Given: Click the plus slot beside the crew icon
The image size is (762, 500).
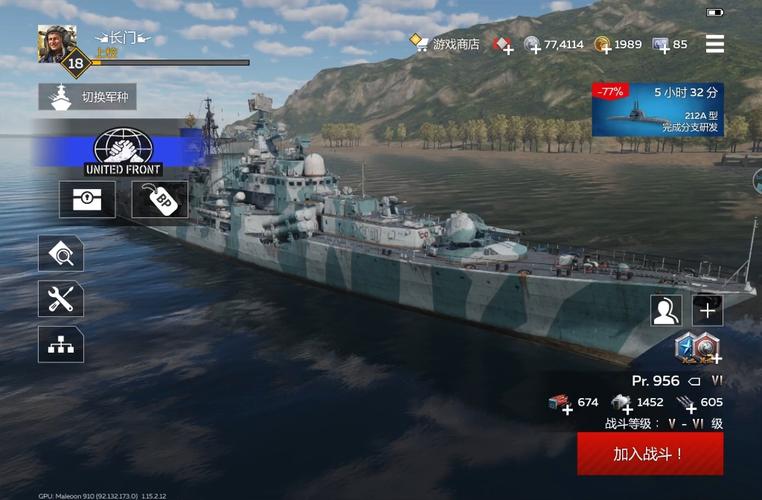Looking at the screenshot, I should (707, 310).
